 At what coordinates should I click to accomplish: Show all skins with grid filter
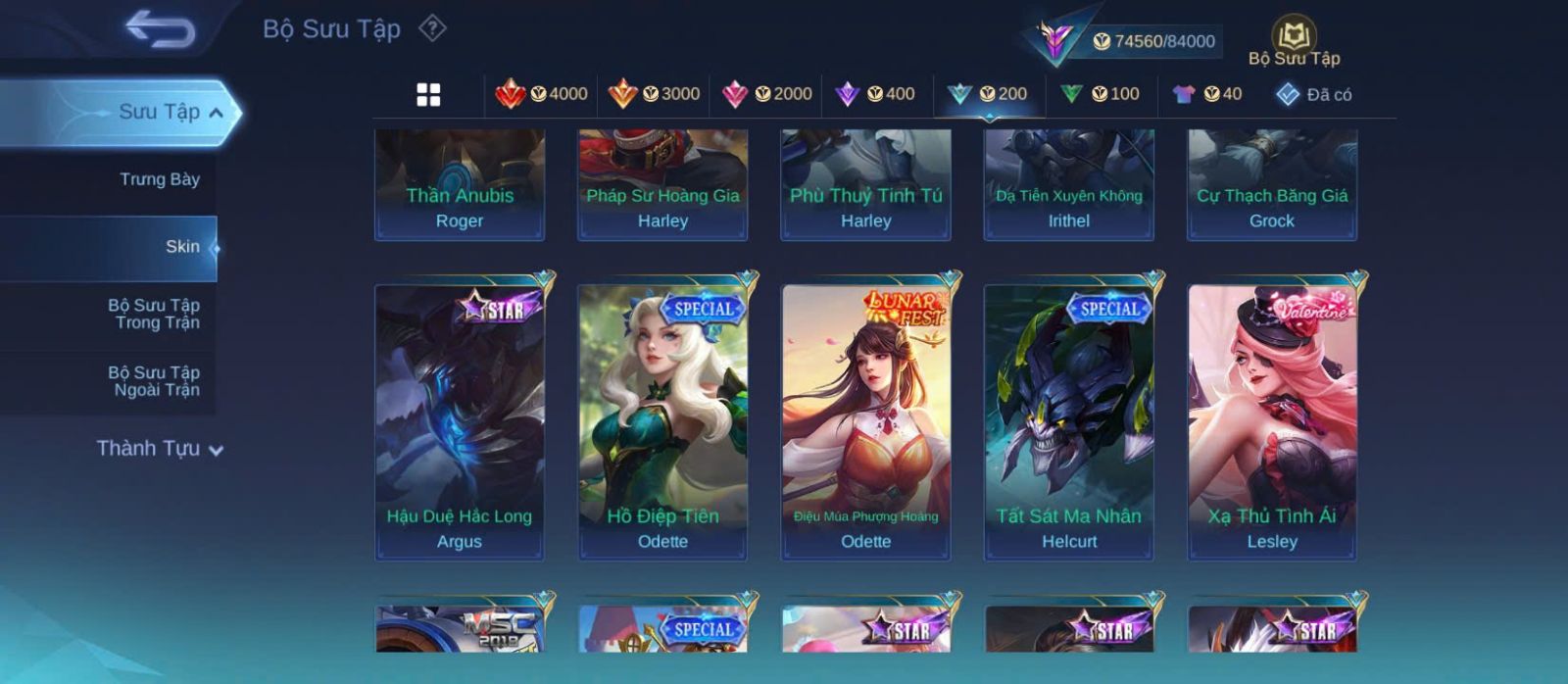[428, 94]
